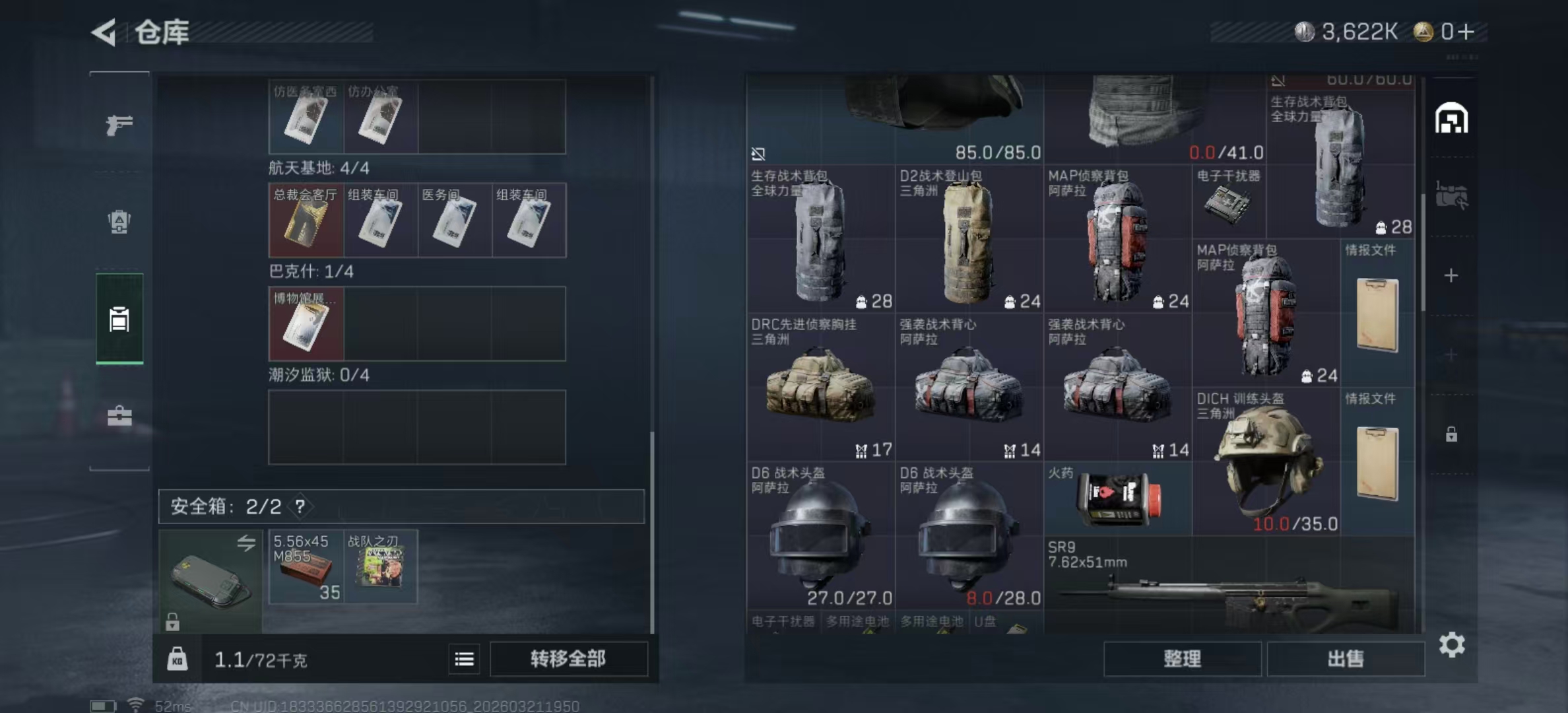This screenshot has height=713, width=1568.
Task: Select the 战队之刃 item in safe box
Action: click(x=380, y=567)
